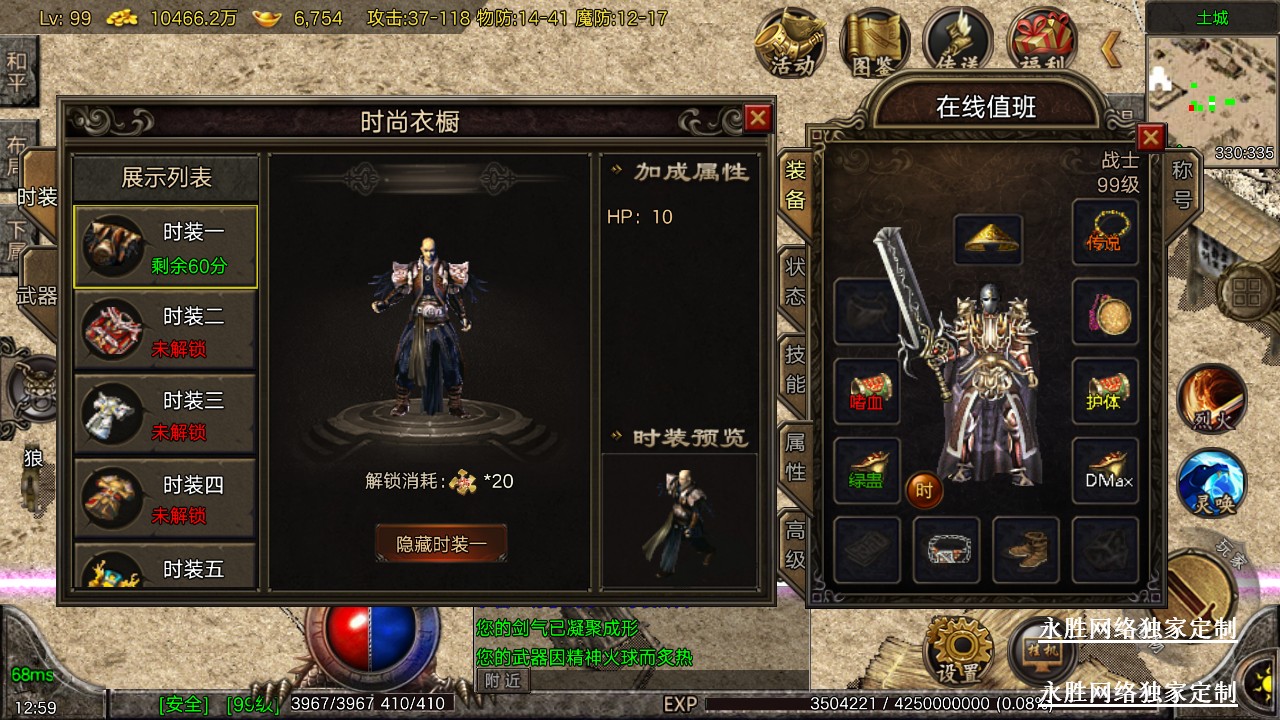This screenshot has height=720, width=1280.
Task: Select the 时装三 outfit row
Action: click(165, 415)
